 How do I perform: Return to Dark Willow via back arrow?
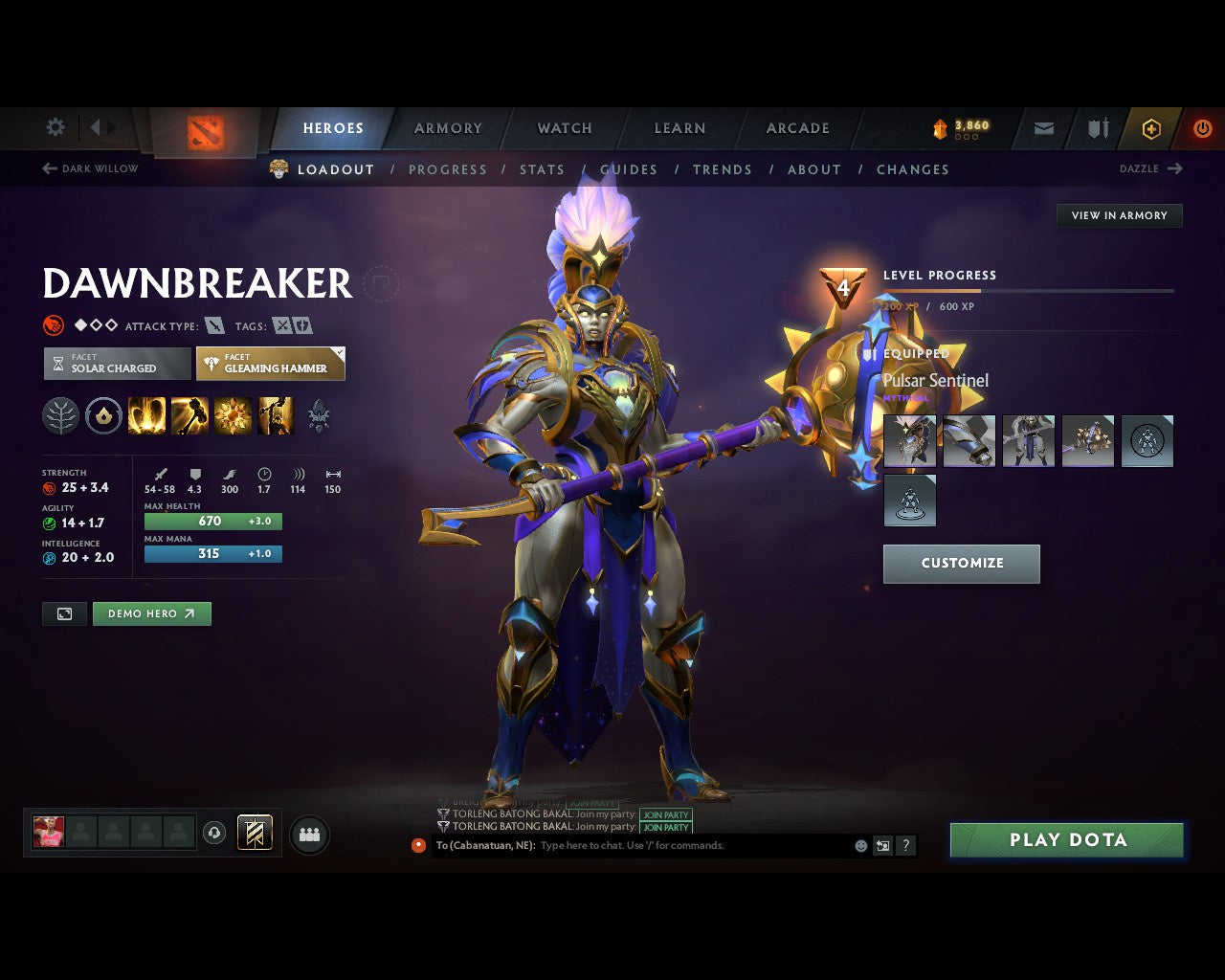tap(48, 168)
